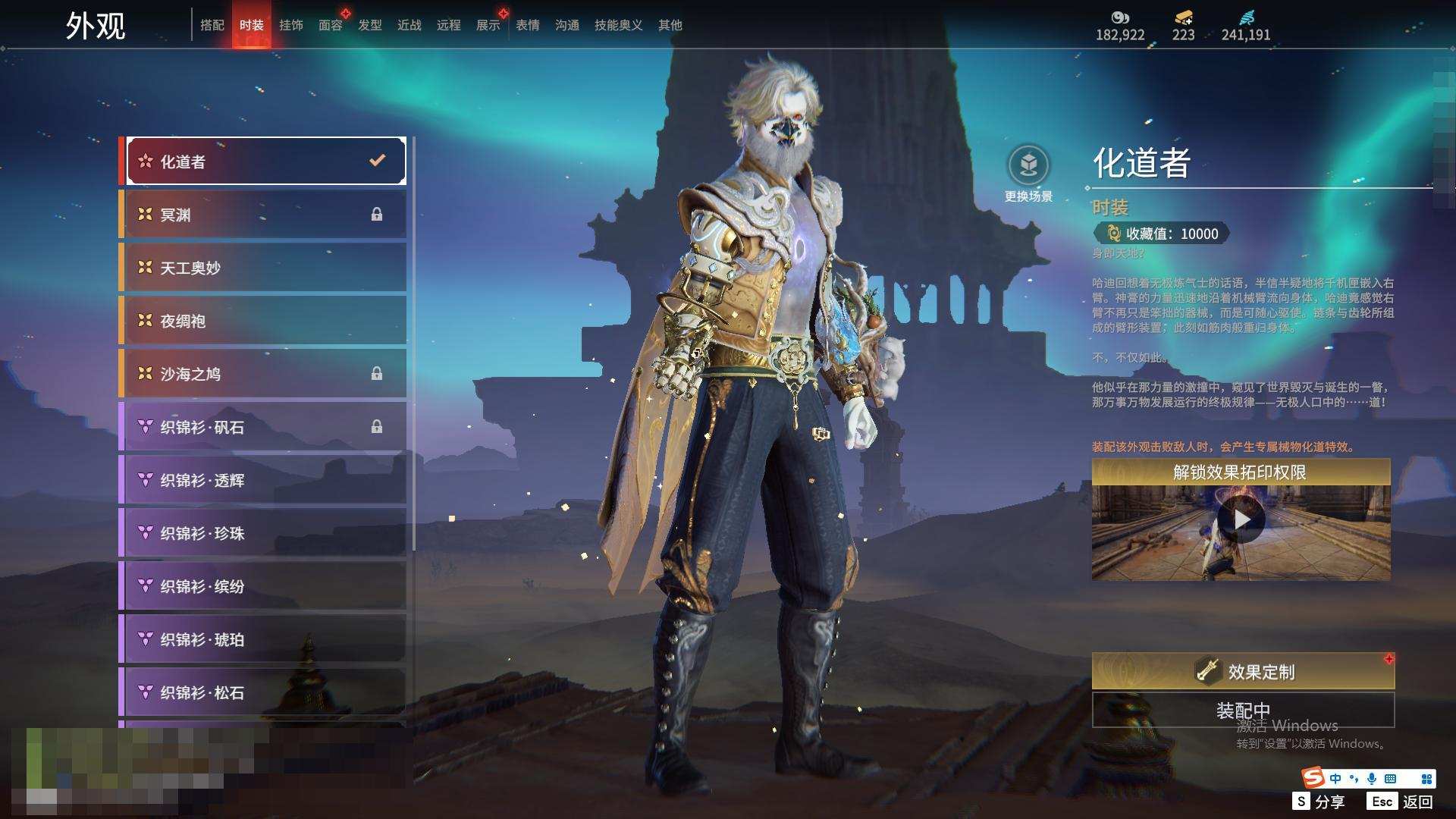
Task: Click the 更换场景 scene switch icon
Action: [1028, 165]
